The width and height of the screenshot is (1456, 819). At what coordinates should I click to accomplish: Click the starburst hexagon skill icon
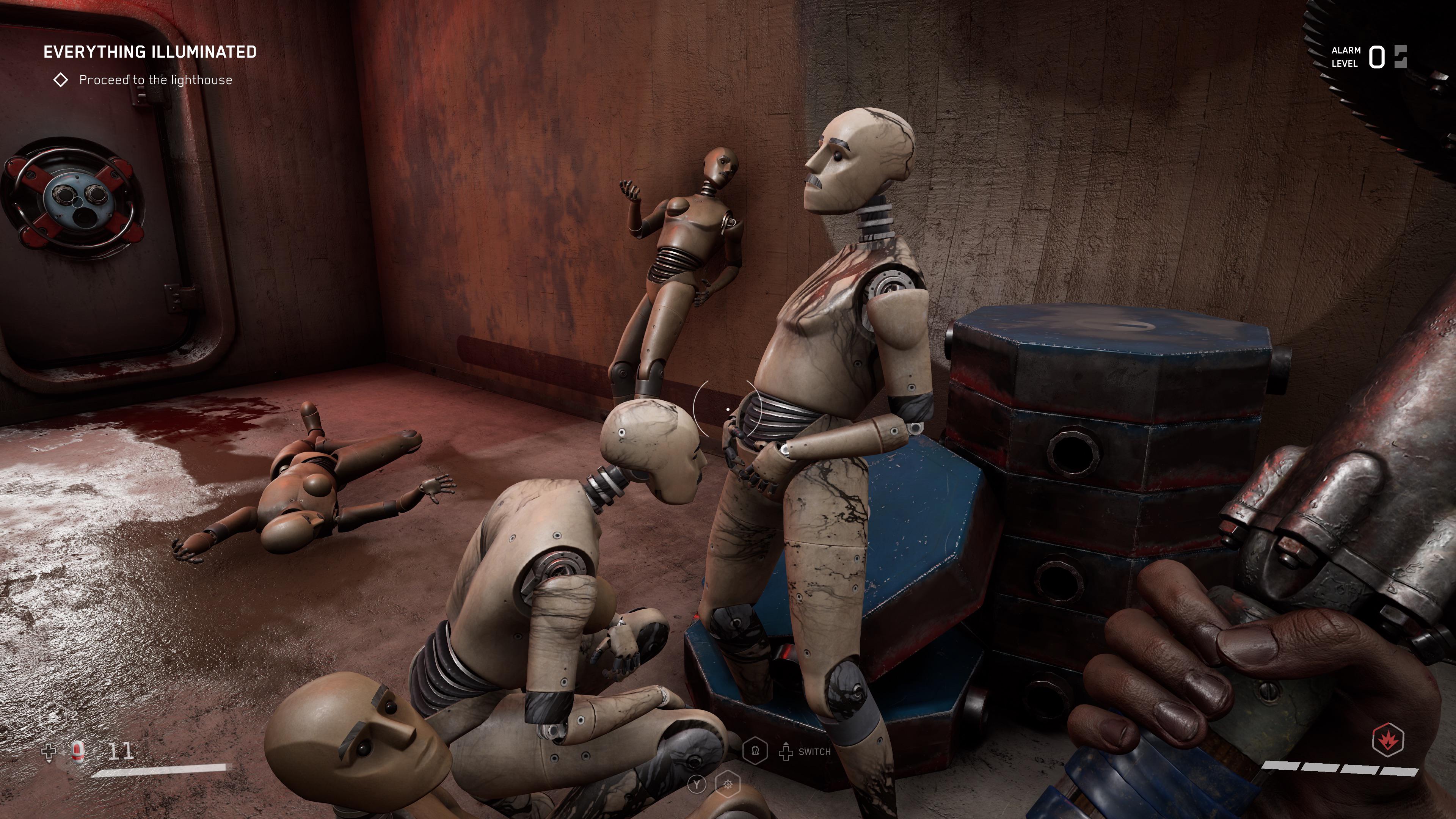728,784
